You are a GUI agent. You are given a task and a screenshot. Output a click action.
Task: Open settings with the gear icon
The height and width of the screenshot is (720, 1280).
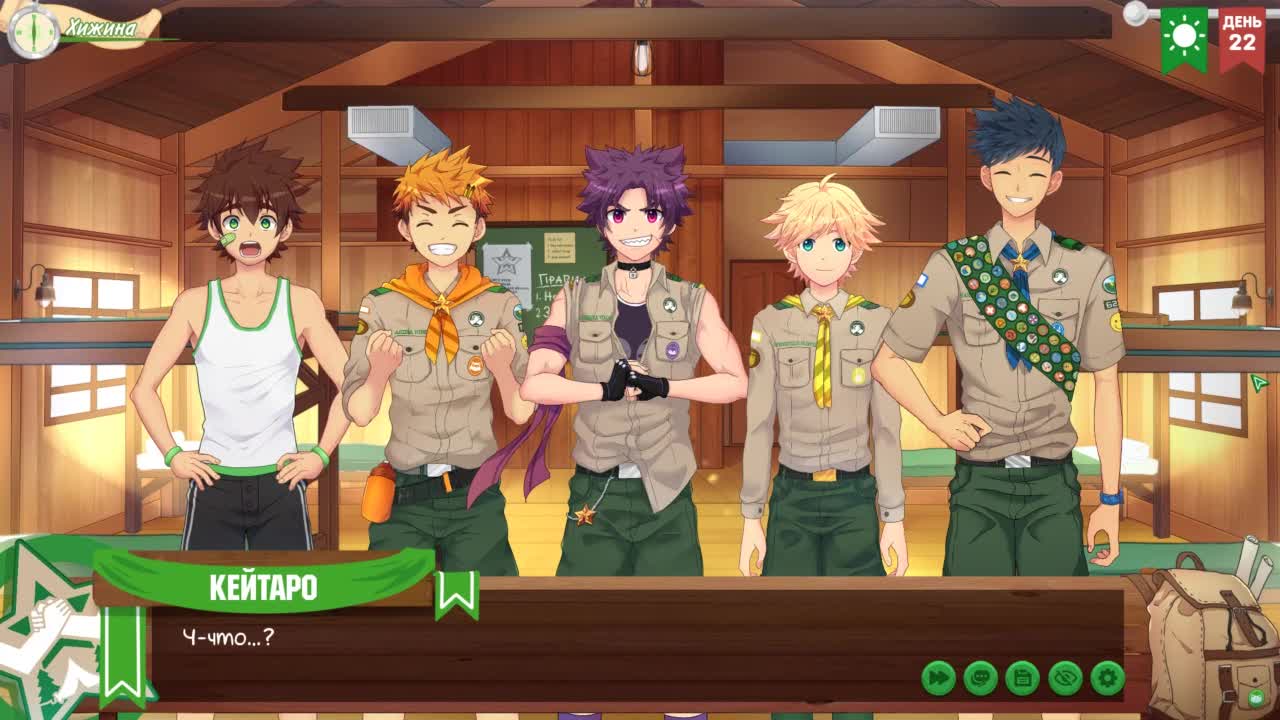click(1107, 678)
